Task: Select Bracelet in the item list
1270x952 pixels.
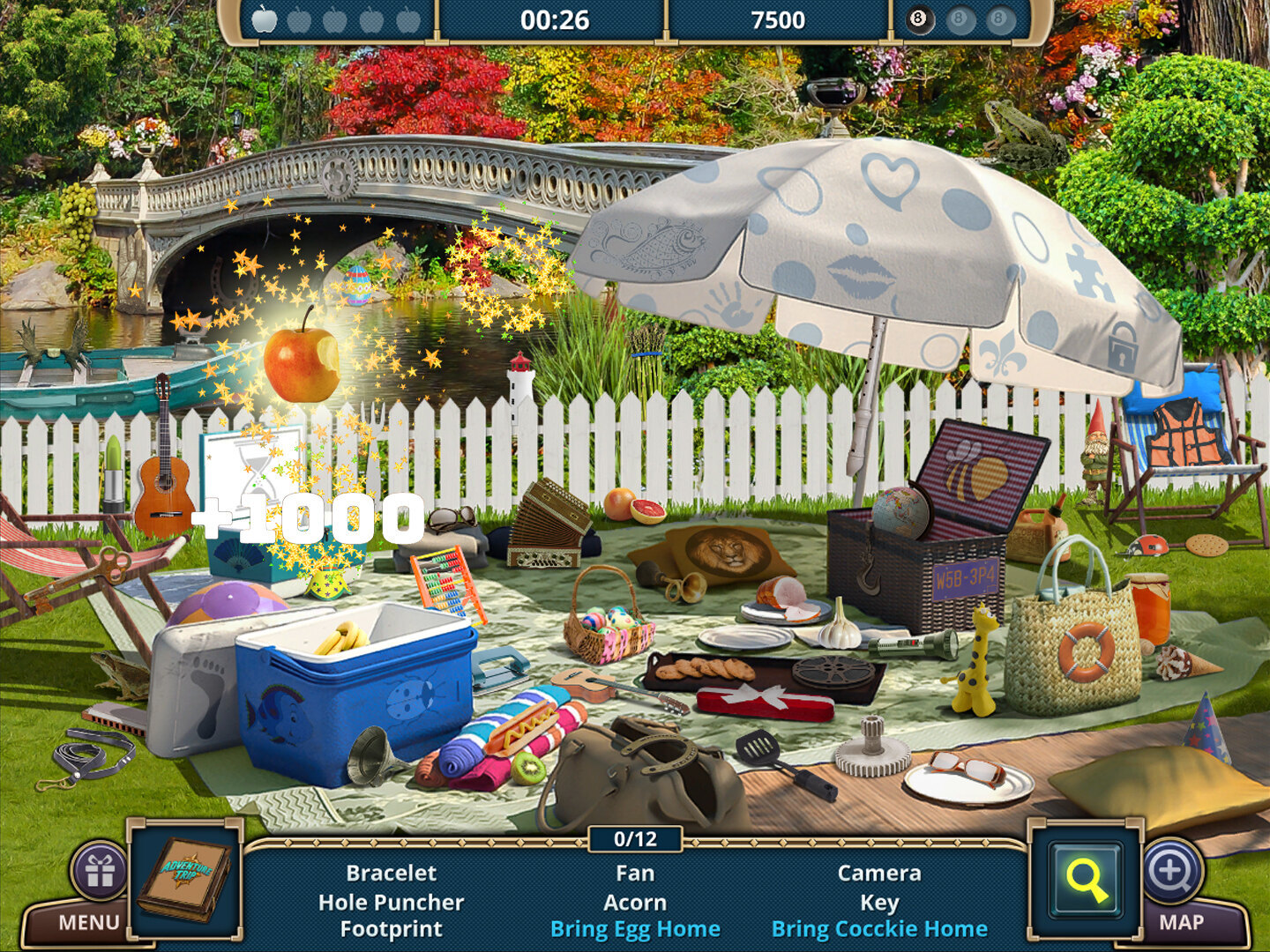Action: click(x=391, y=873)
